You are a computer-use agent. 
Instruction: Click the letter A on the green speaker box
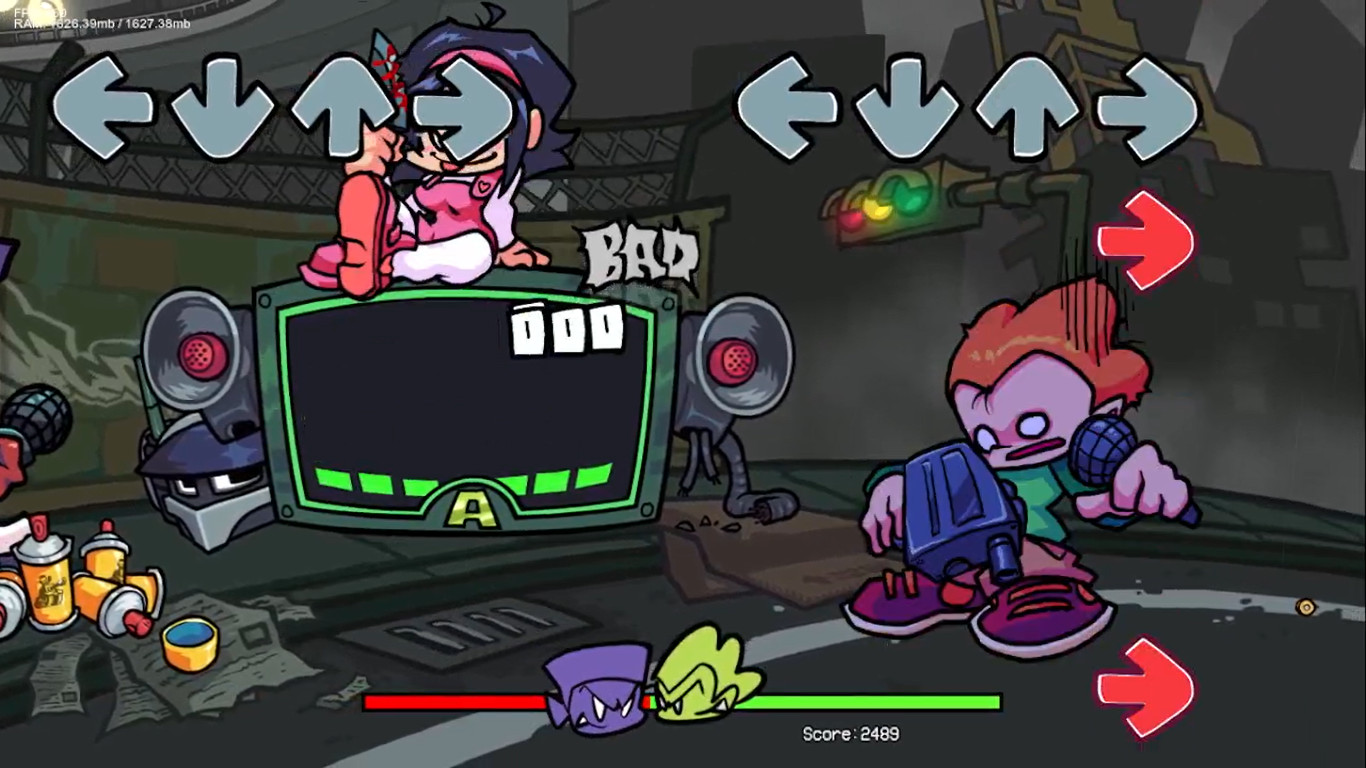pos(472,510)
